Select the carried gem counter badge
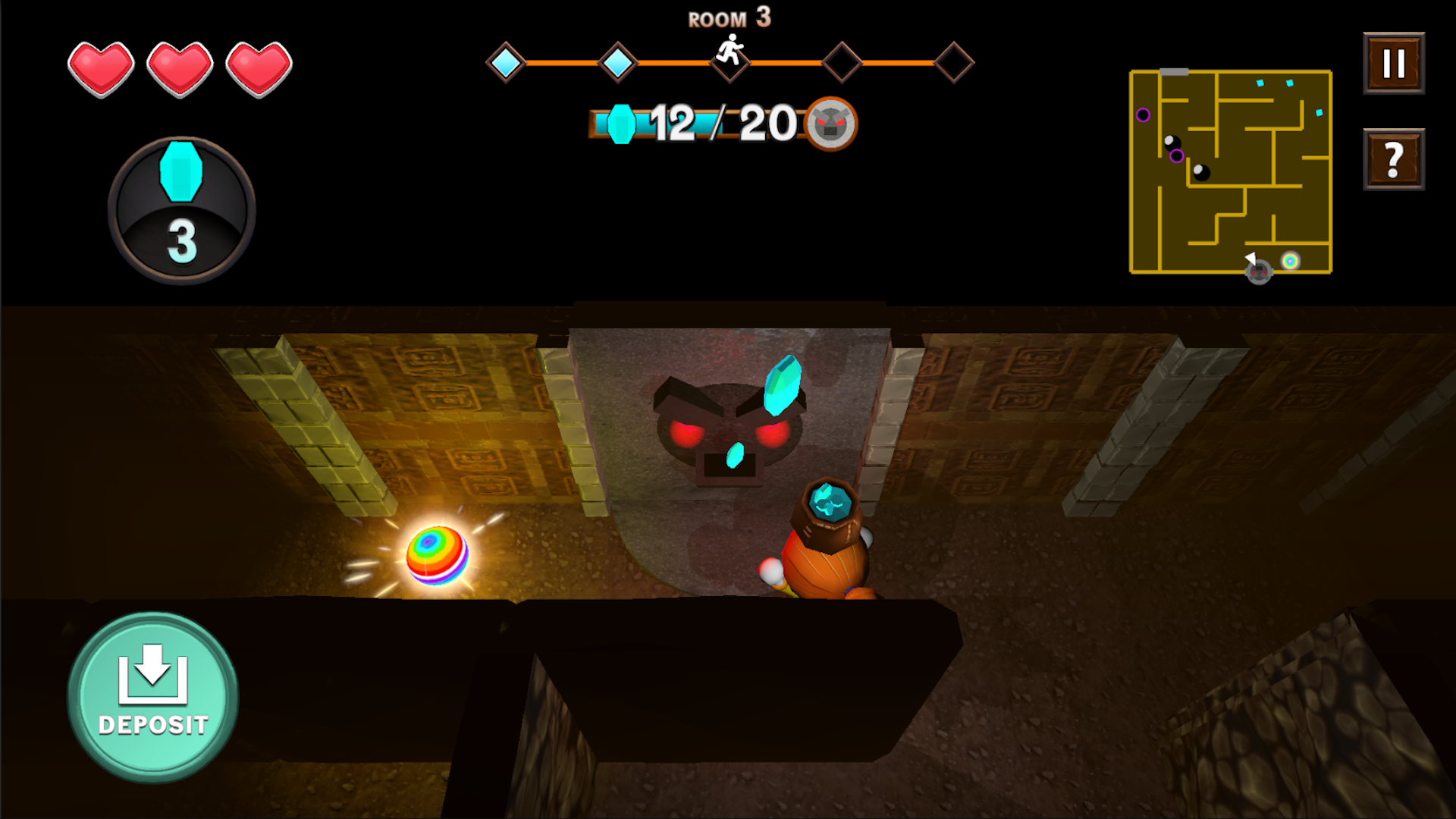This screenshot has height=819, width=1456. (x=181, y=210)
